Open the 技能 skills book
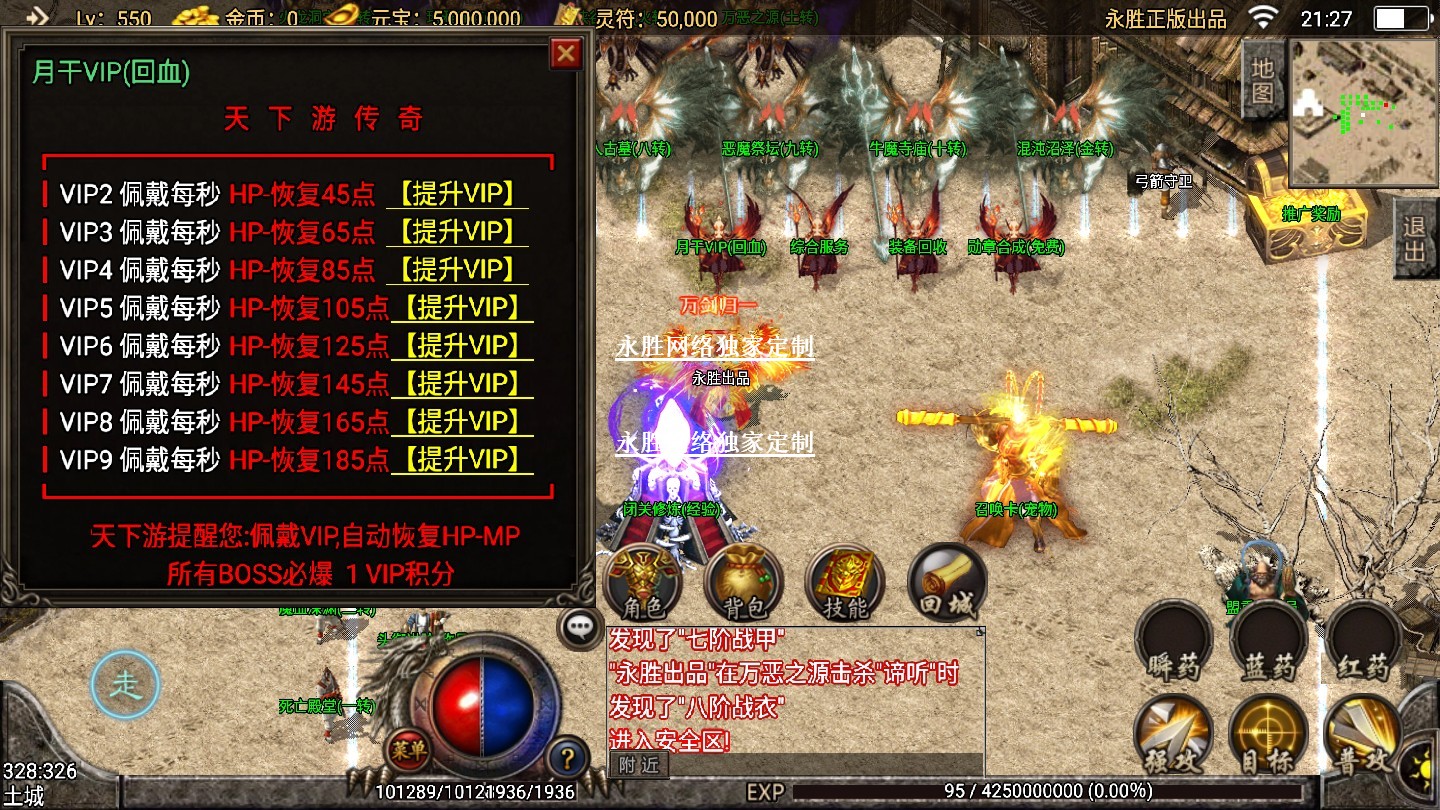Viewport: 1440px width, 810px height. click(844, 582)
